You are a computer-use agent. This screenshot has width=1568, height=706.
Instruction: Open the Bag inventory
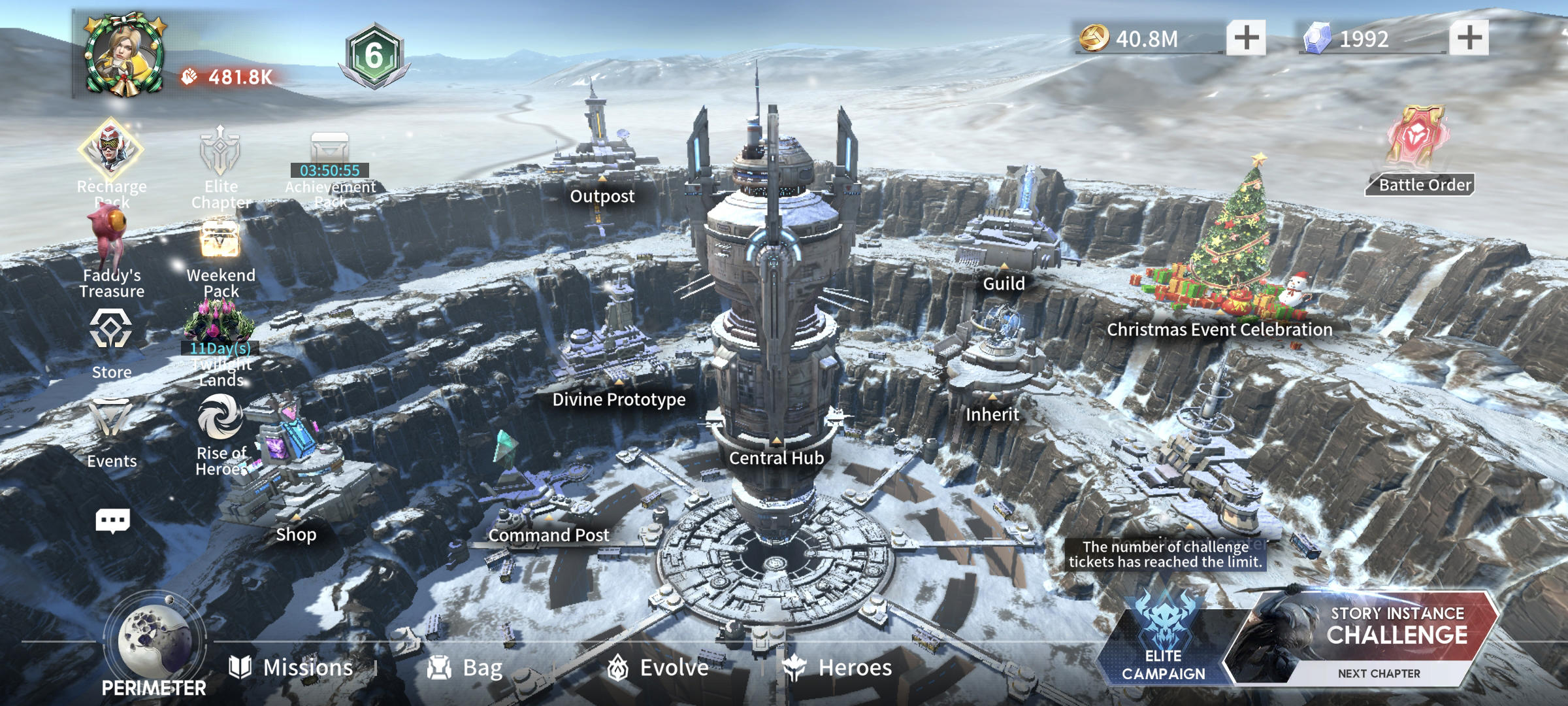(x=465, y=667)
